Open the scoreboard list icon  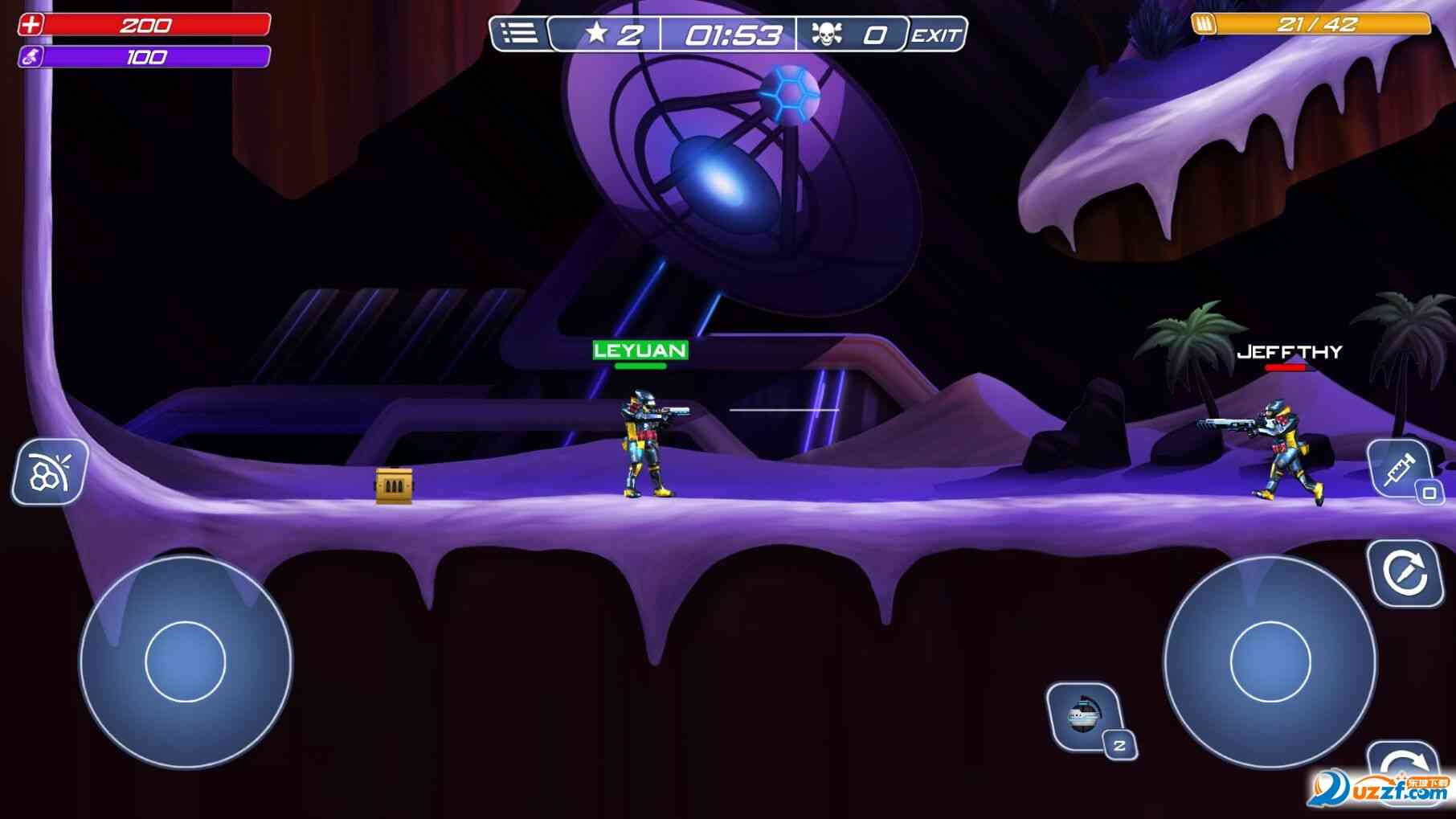[519, 34]
